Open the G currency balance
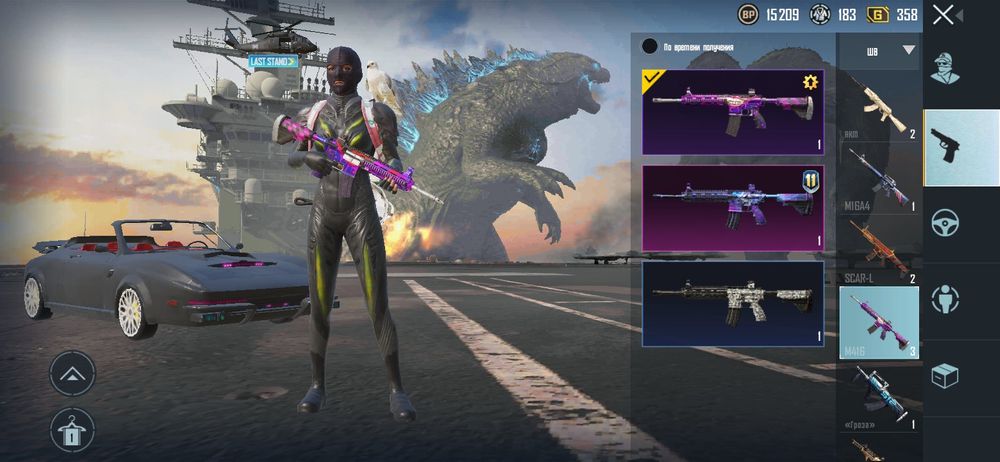Screen dimensions: 1000x462 (x=894, y=14)
